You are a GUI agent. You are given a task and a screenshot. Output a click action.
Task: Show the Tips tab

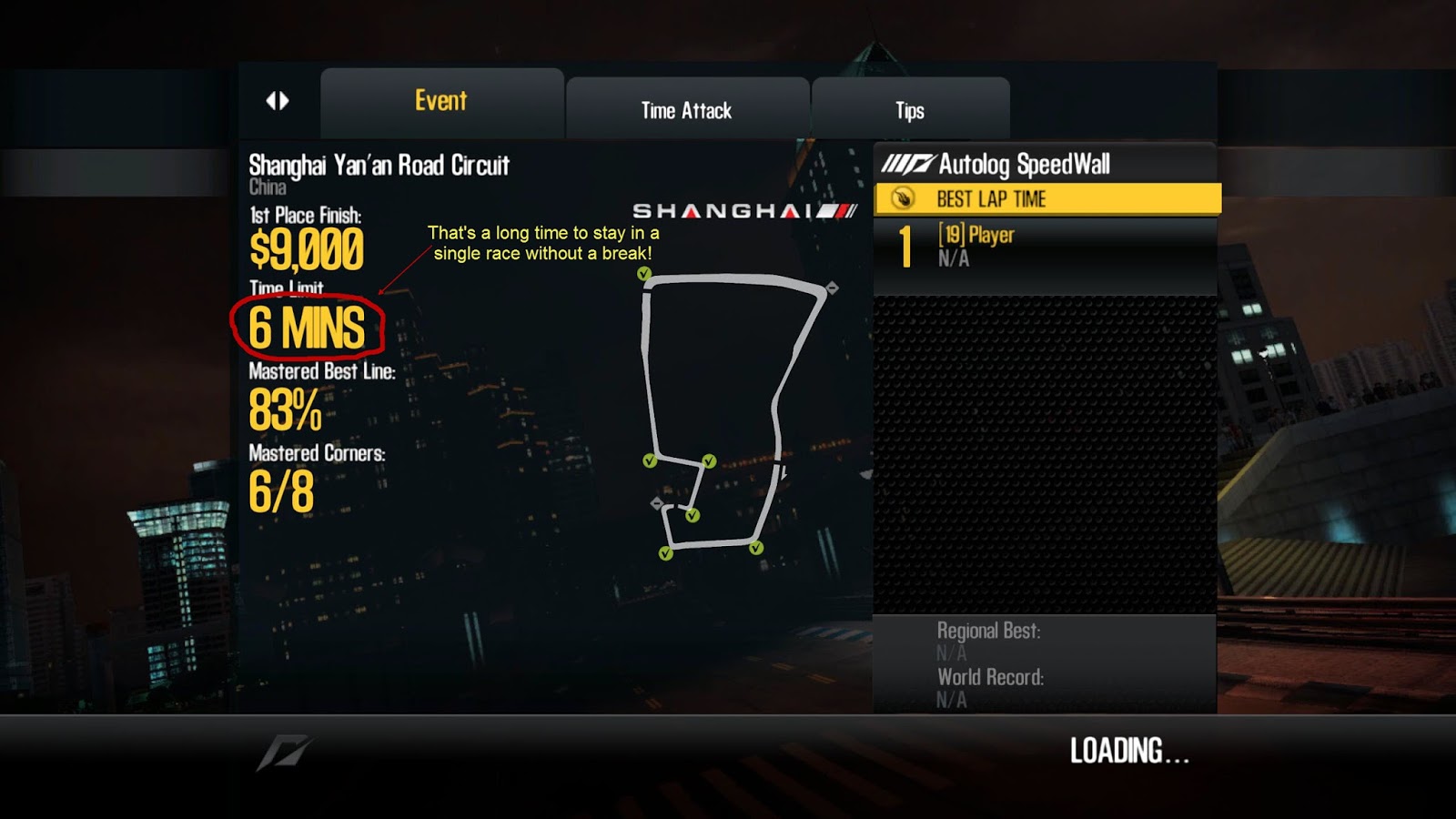(x=909, y=110)
